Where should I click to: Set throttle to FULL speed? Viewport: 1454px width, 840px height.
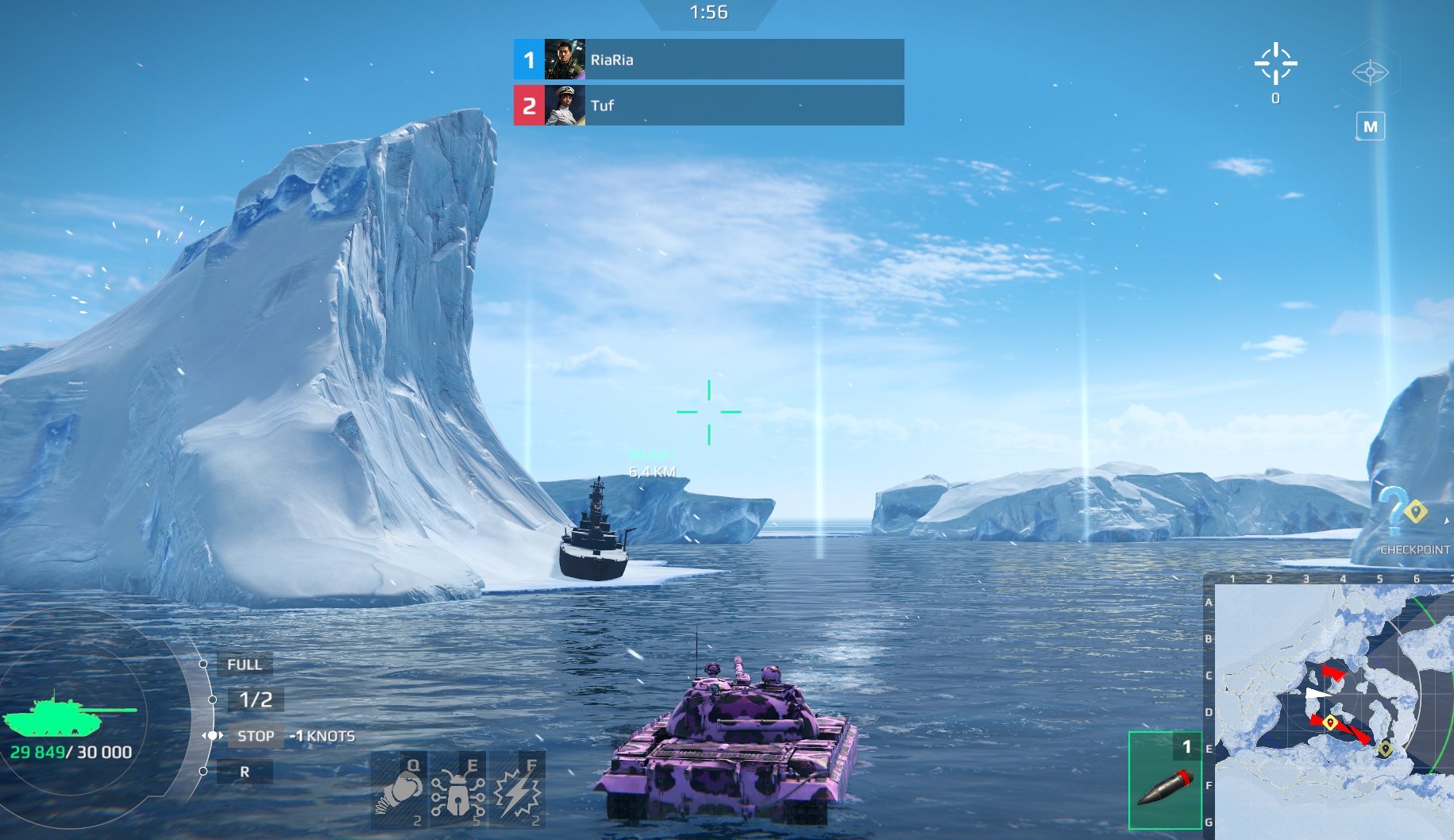(x=245, y=664)
